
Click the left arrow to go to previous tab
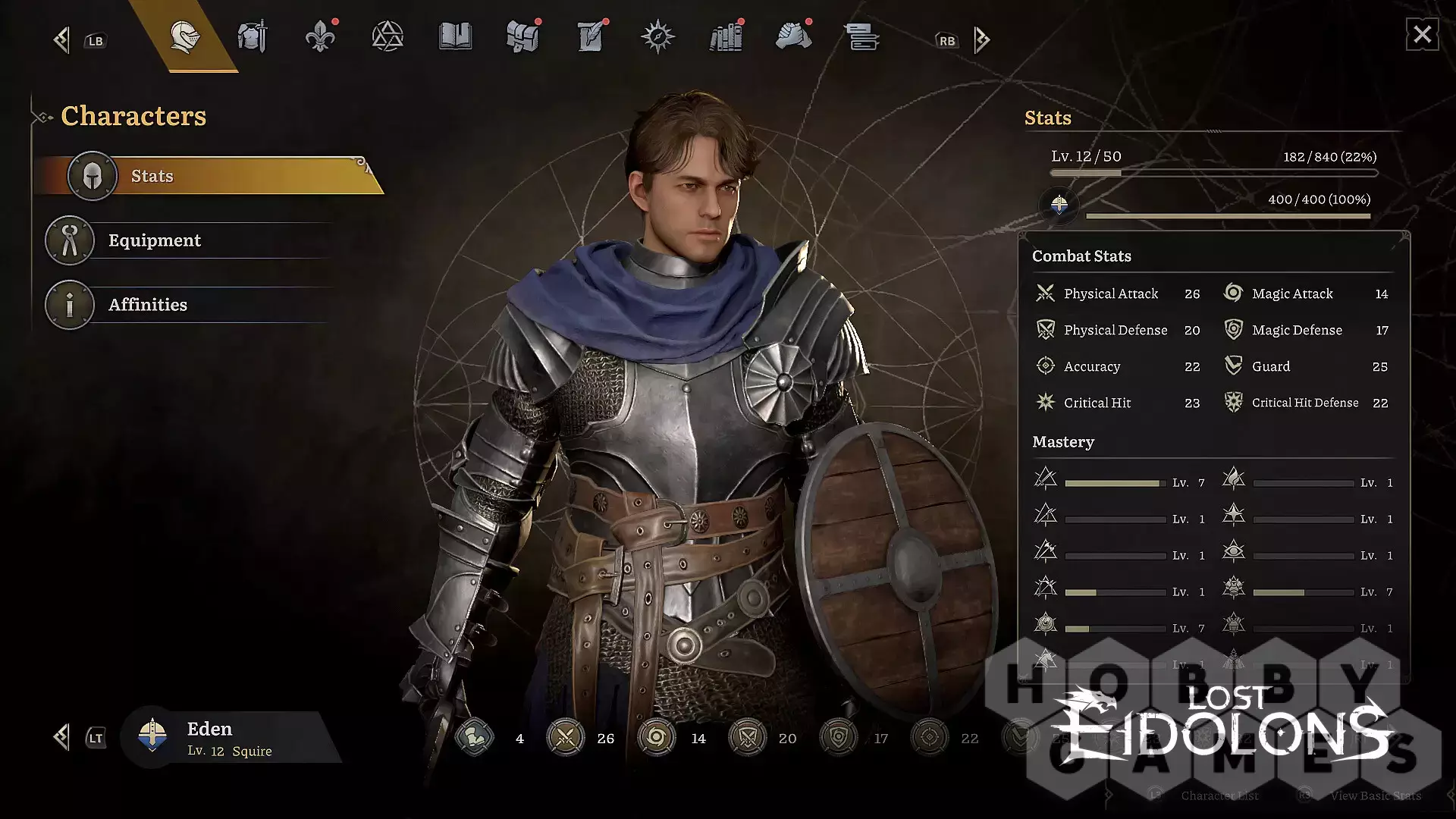(62, 40)
